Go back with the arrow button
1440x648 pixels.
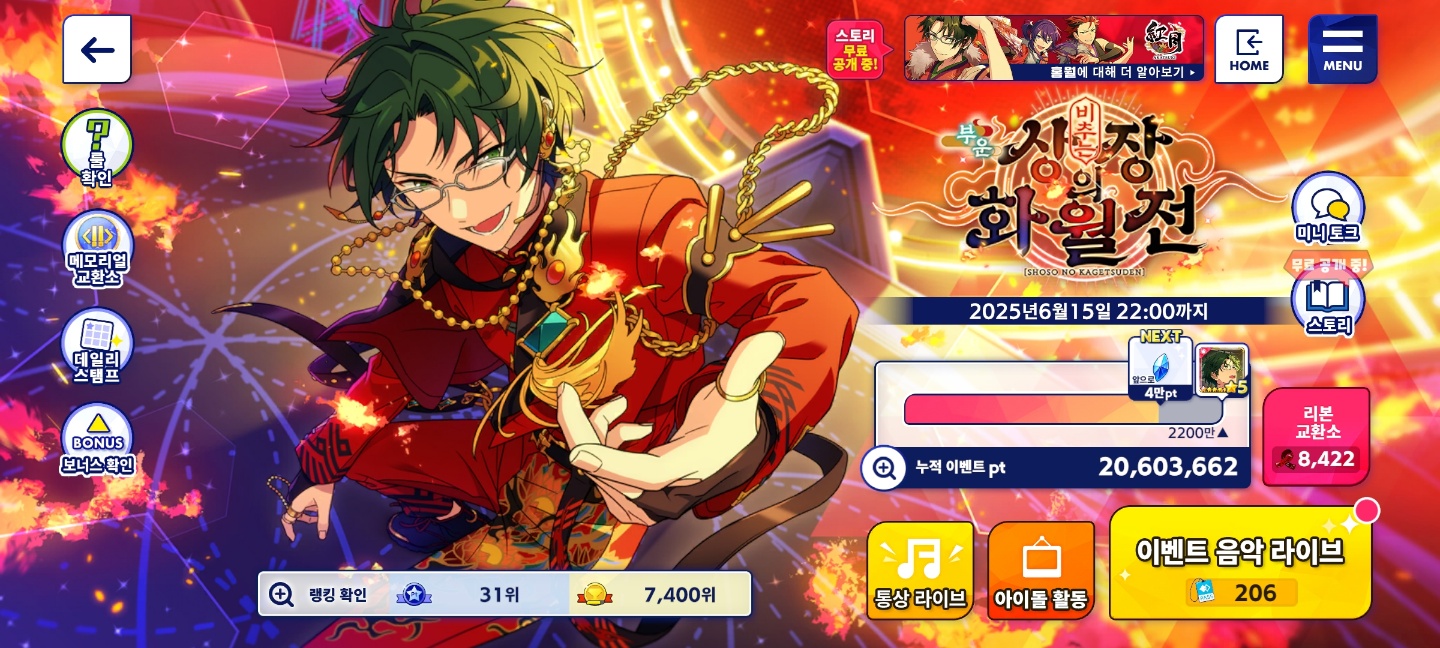(97, 50)
